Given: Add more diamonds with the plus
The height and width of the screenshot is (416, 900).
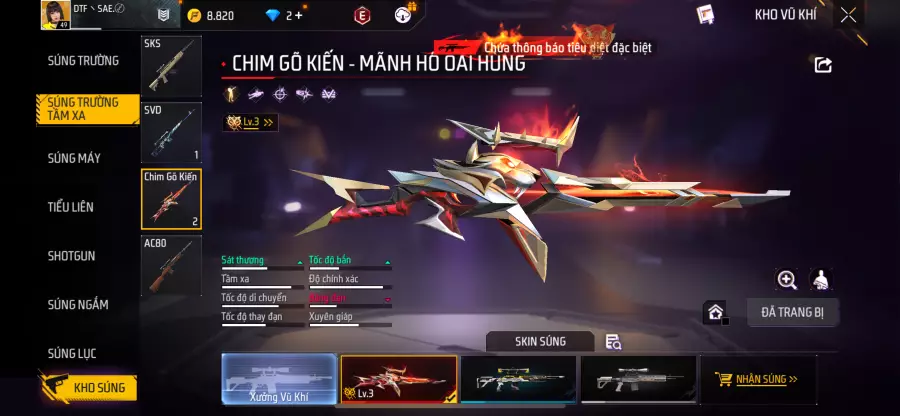Looking at the screenshot, I should [x=298, y=15].
